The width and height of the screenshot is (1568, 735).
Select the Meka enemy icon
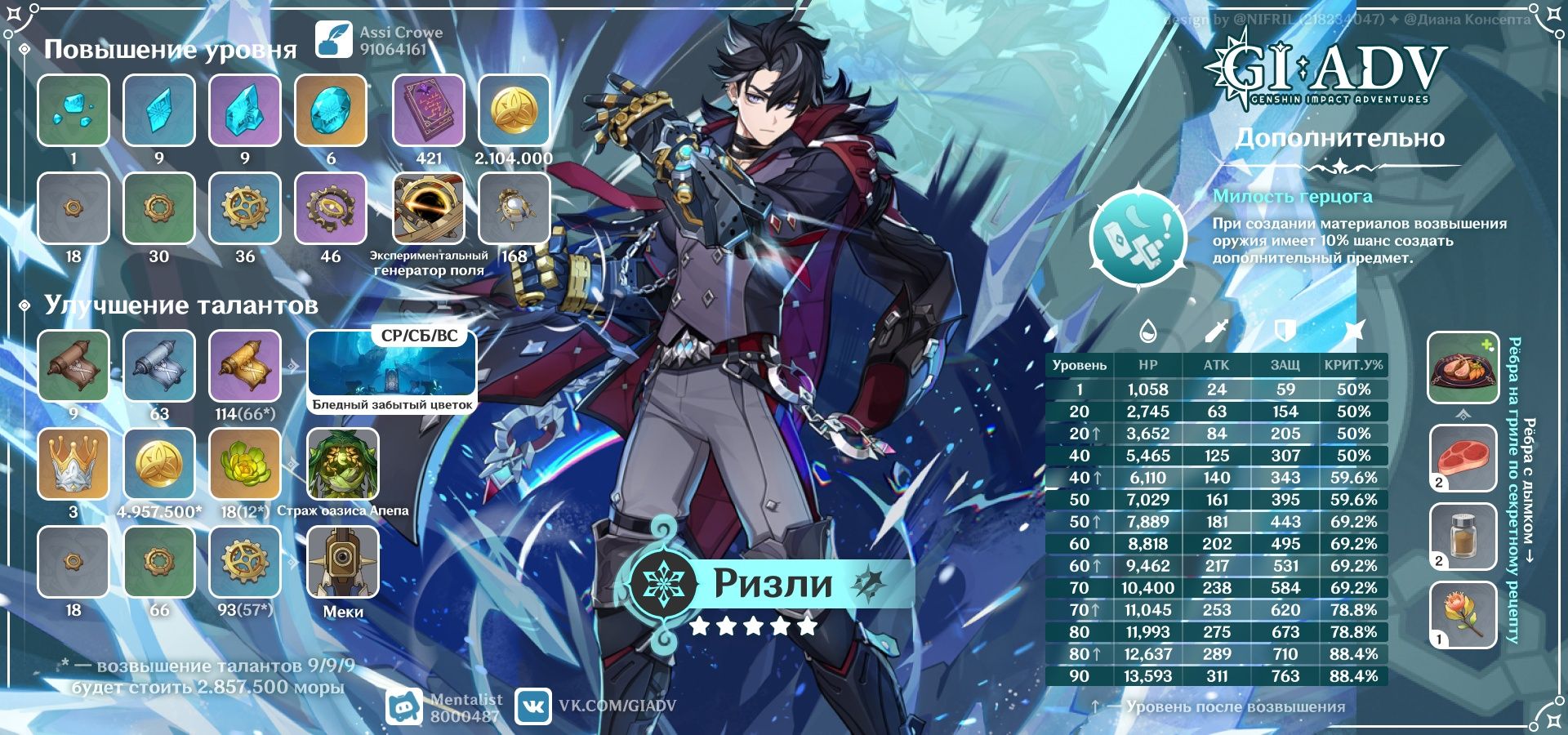coord(342,562)
